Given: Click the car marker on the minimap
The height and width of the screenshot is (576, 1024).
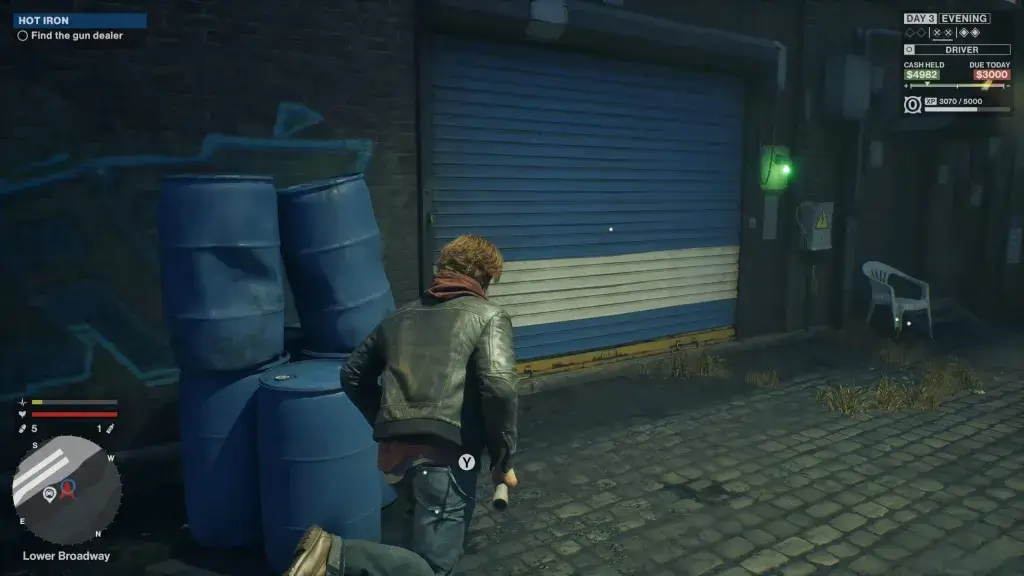Looking at the screenshot, I should pyautogui.click(x=49, y=493).
